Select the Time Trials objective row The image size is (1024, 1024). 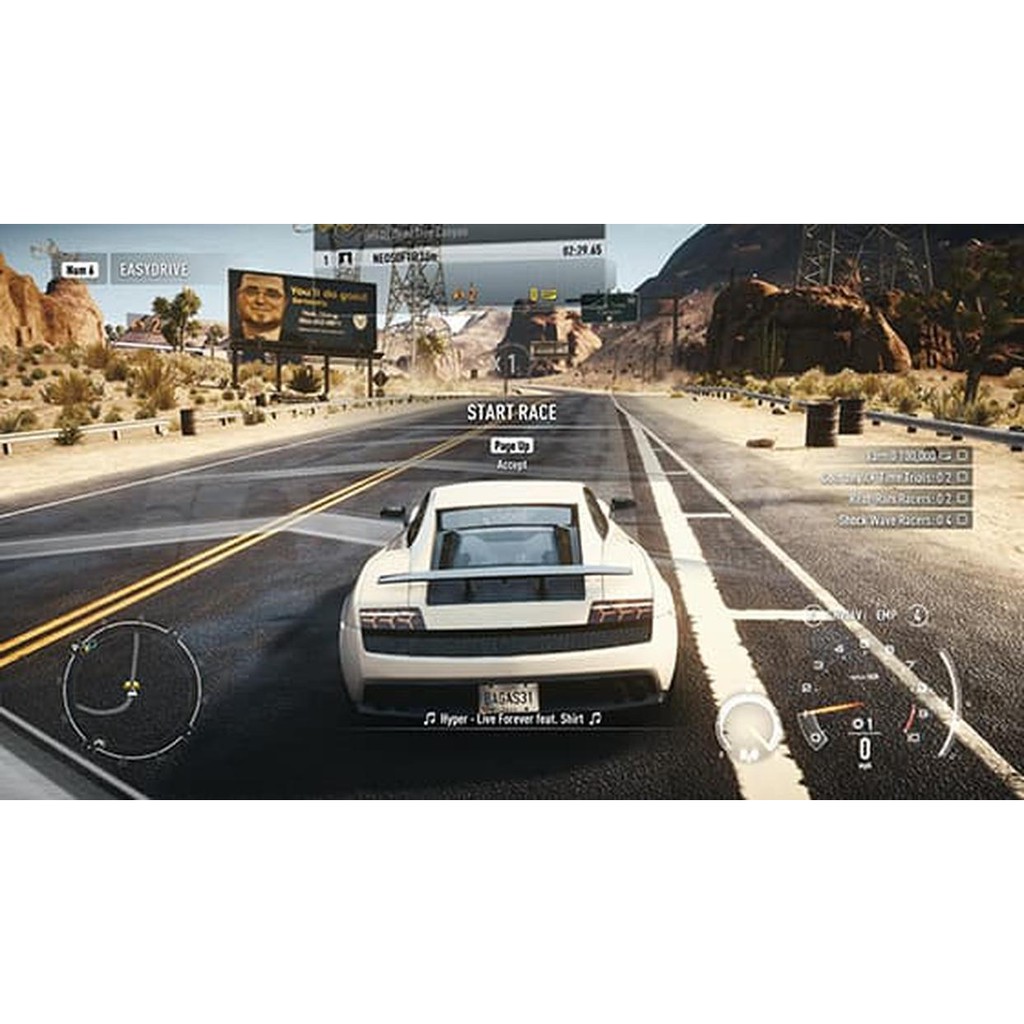[x=895, y=477]
